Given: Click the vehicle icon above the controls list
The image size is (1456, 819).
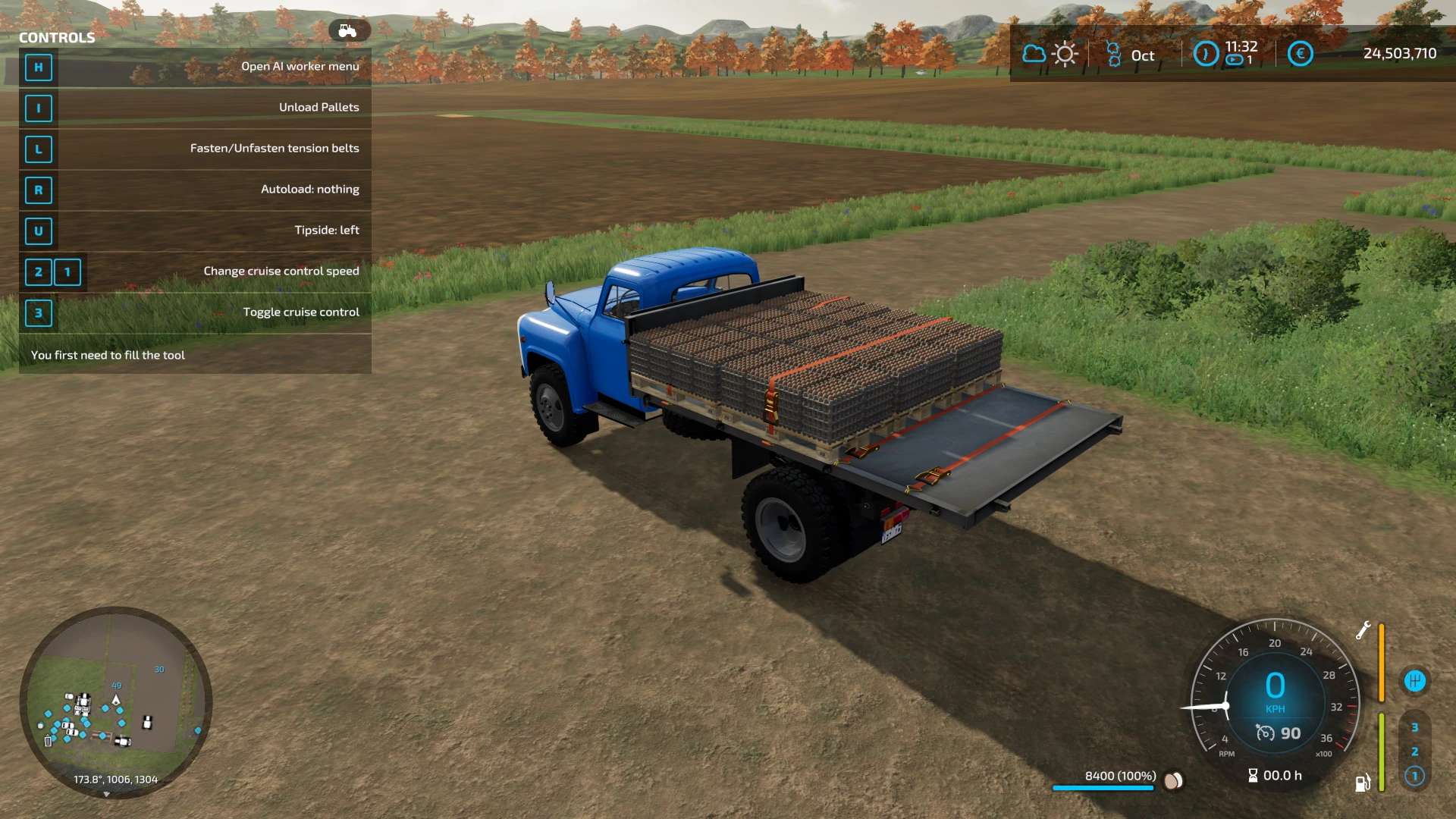Looking at the screenshot, I should coord(348,30).
